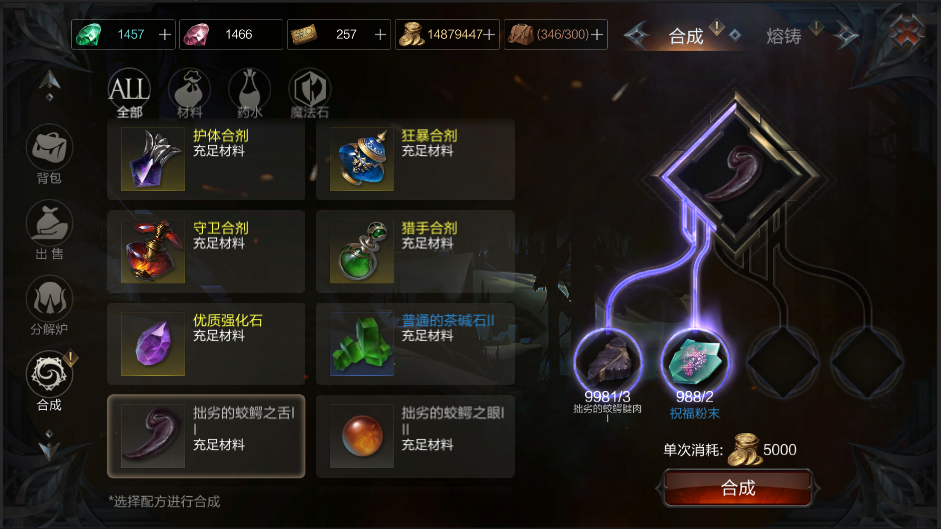Image resolution: width=941 pixels, height=529 pixels.
Task: Select the 拙劣的蛟鳄之眼 recipe
Action: pos(415,435)
